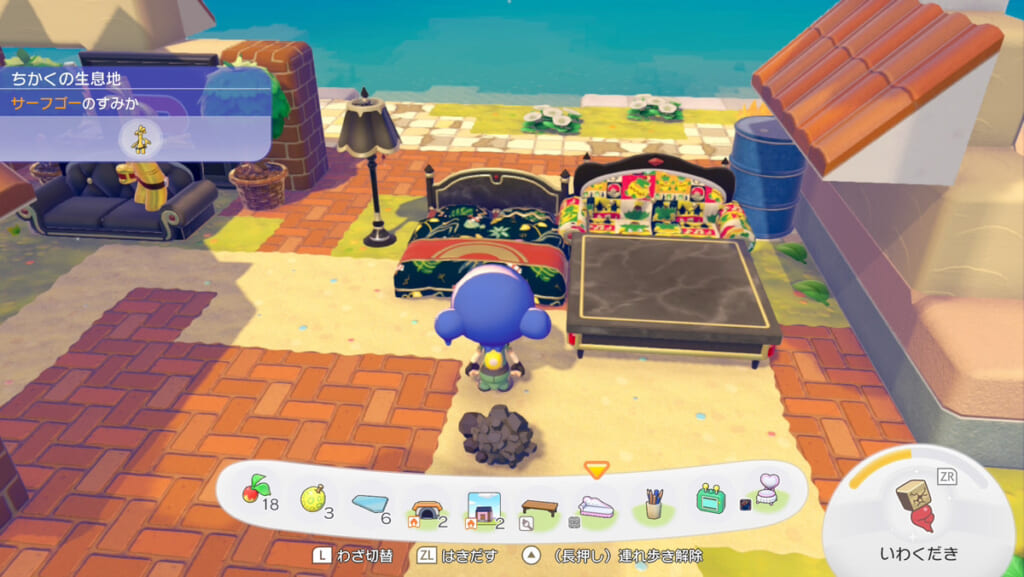Choose the white heart-back chair item

pyautogui.click(x=768, y=493)
